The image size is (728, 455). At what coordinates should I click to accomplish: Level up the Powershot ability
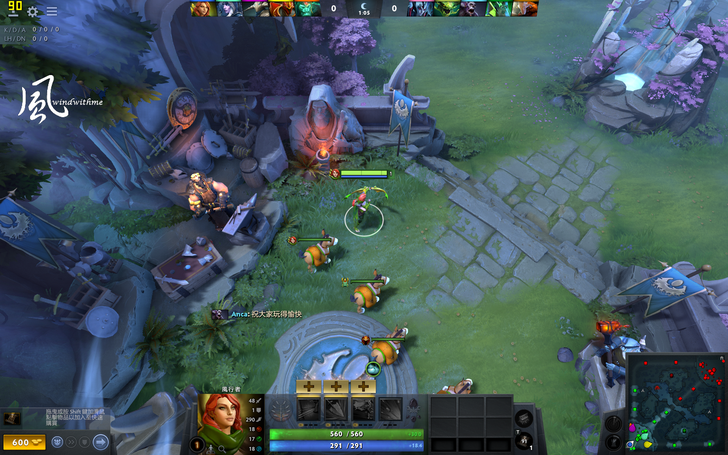(336, 386)
